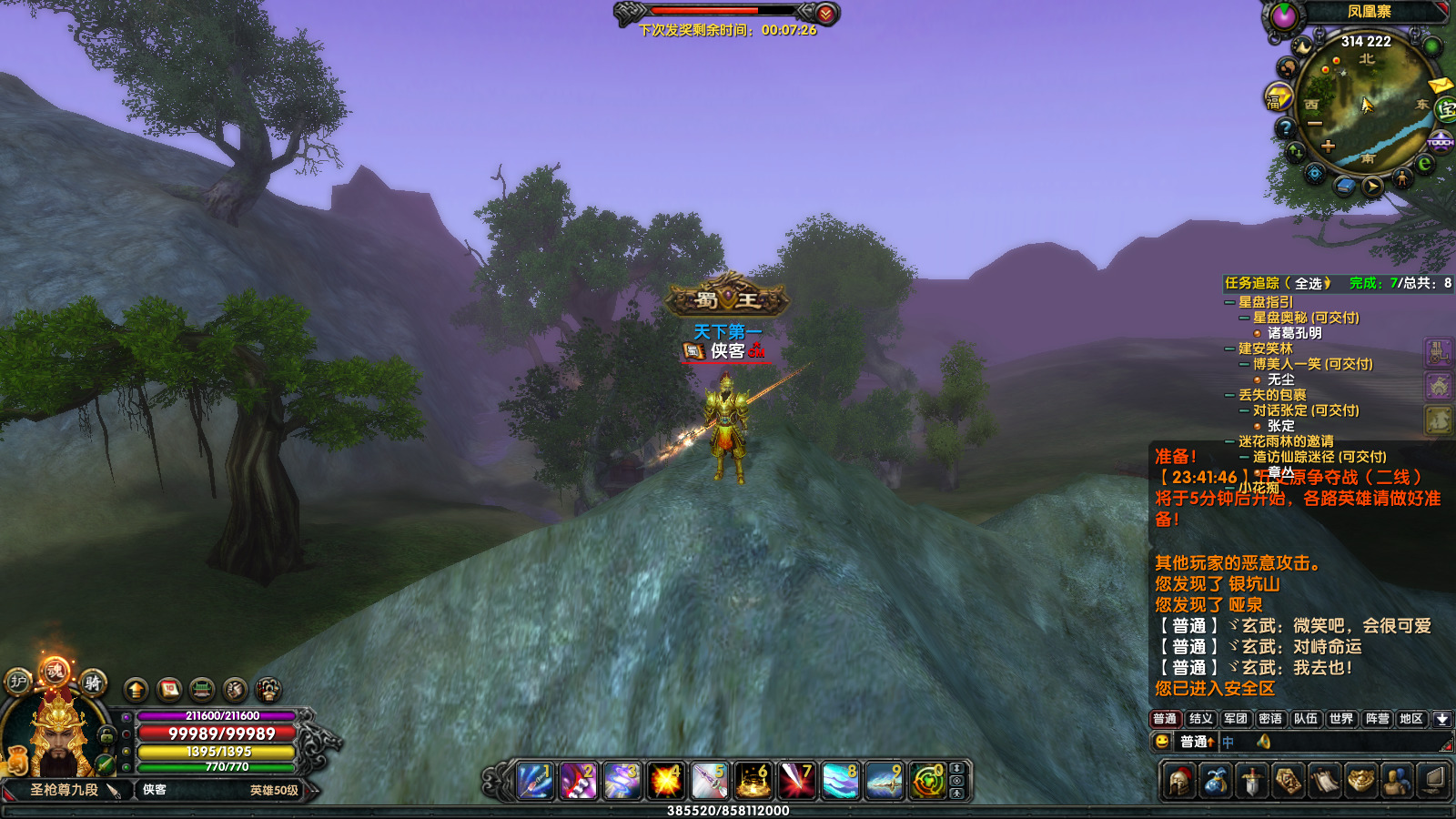Select the 星盘奥秘 quest entry

[x=1305, y=318]
